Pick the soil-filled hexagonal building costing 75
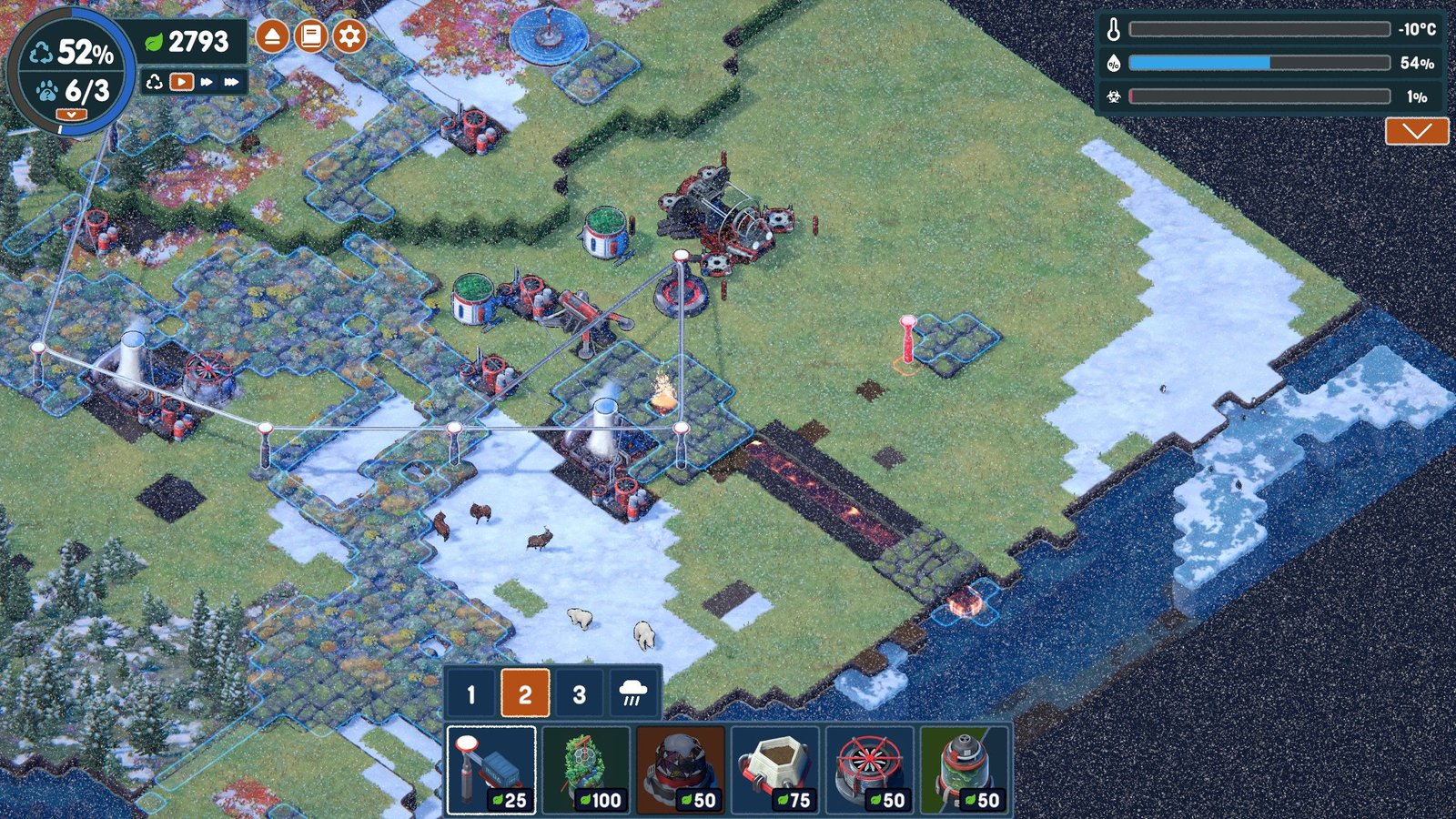This screenshot has width=1456, height=819. pos(775,770)
